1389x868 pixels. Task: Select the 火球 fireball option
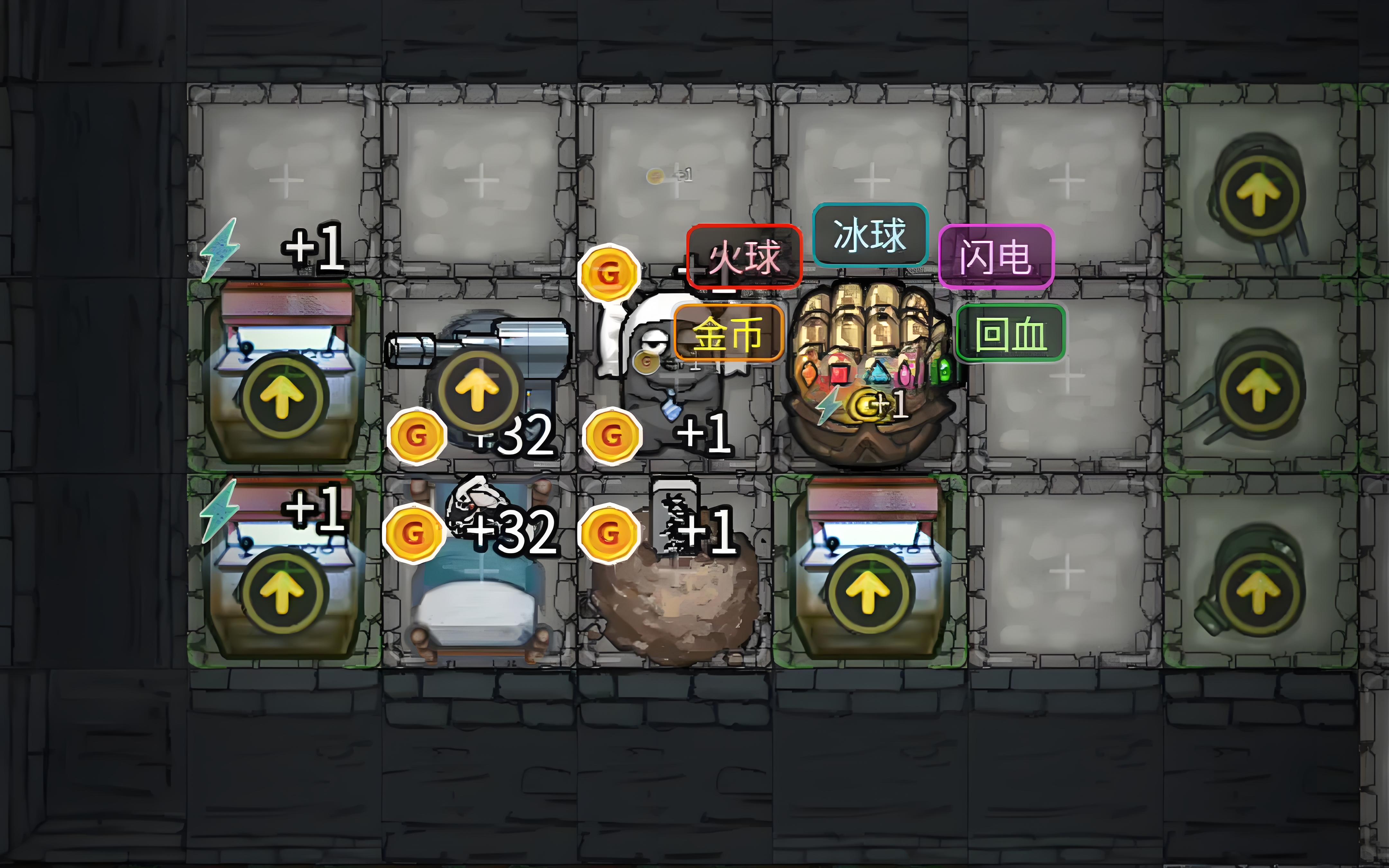744,257
